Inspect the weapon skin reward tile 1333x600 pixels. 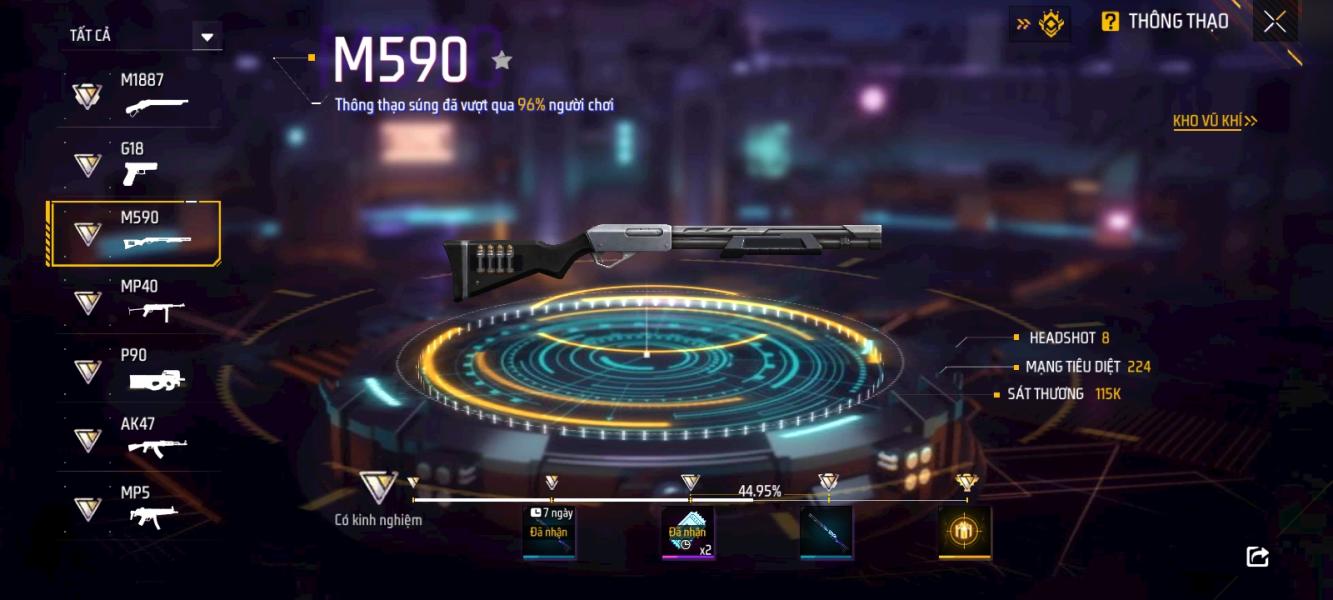click(826, 532)
